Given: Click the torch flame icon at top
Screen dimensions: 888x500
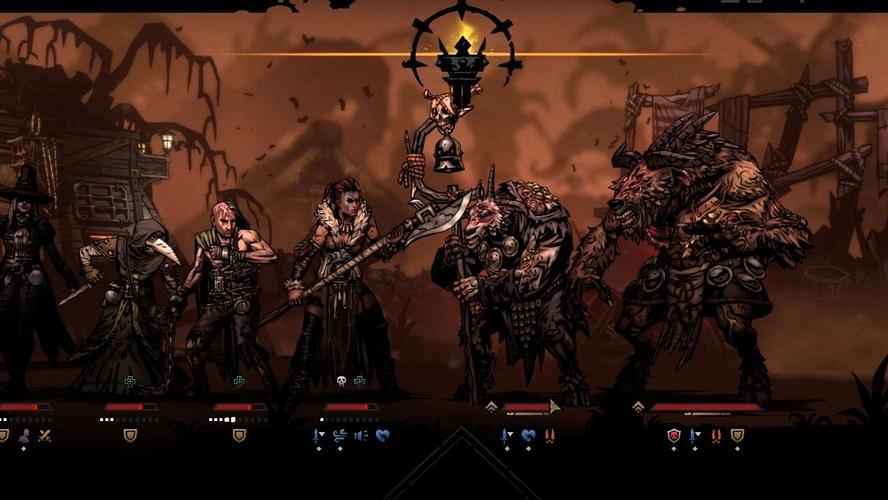Looking at the screenshot, I should 462,46.
